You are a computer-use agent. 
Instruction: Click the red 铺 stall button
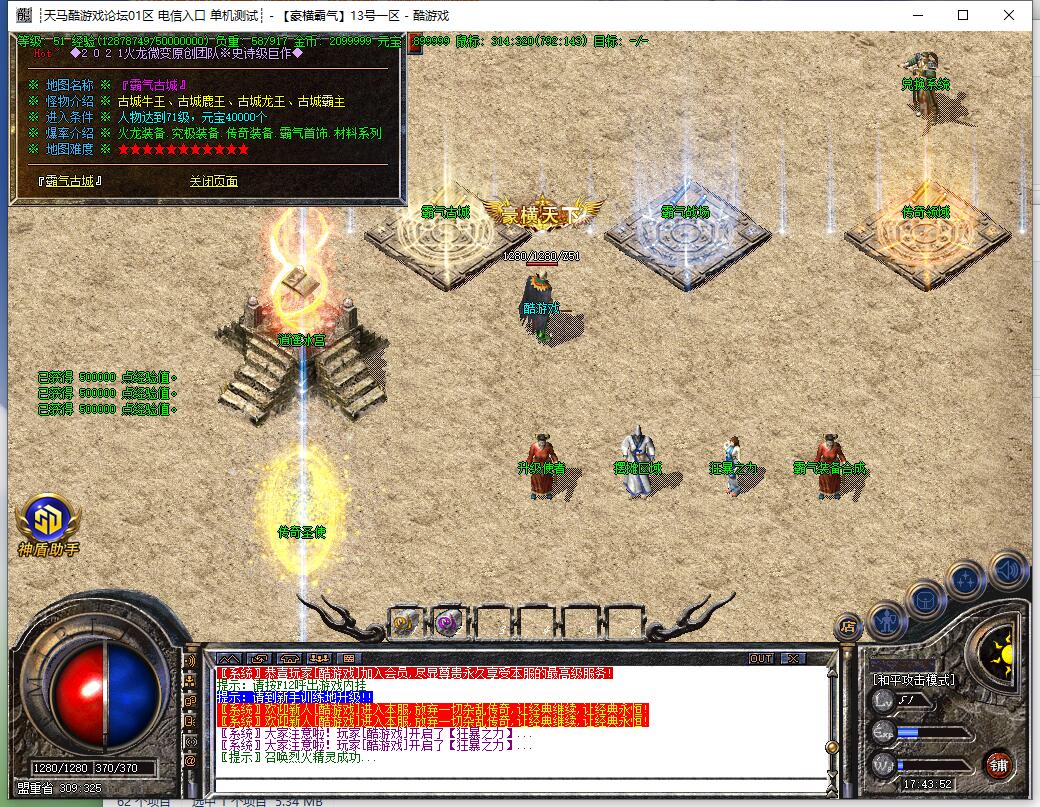(998, 766)
